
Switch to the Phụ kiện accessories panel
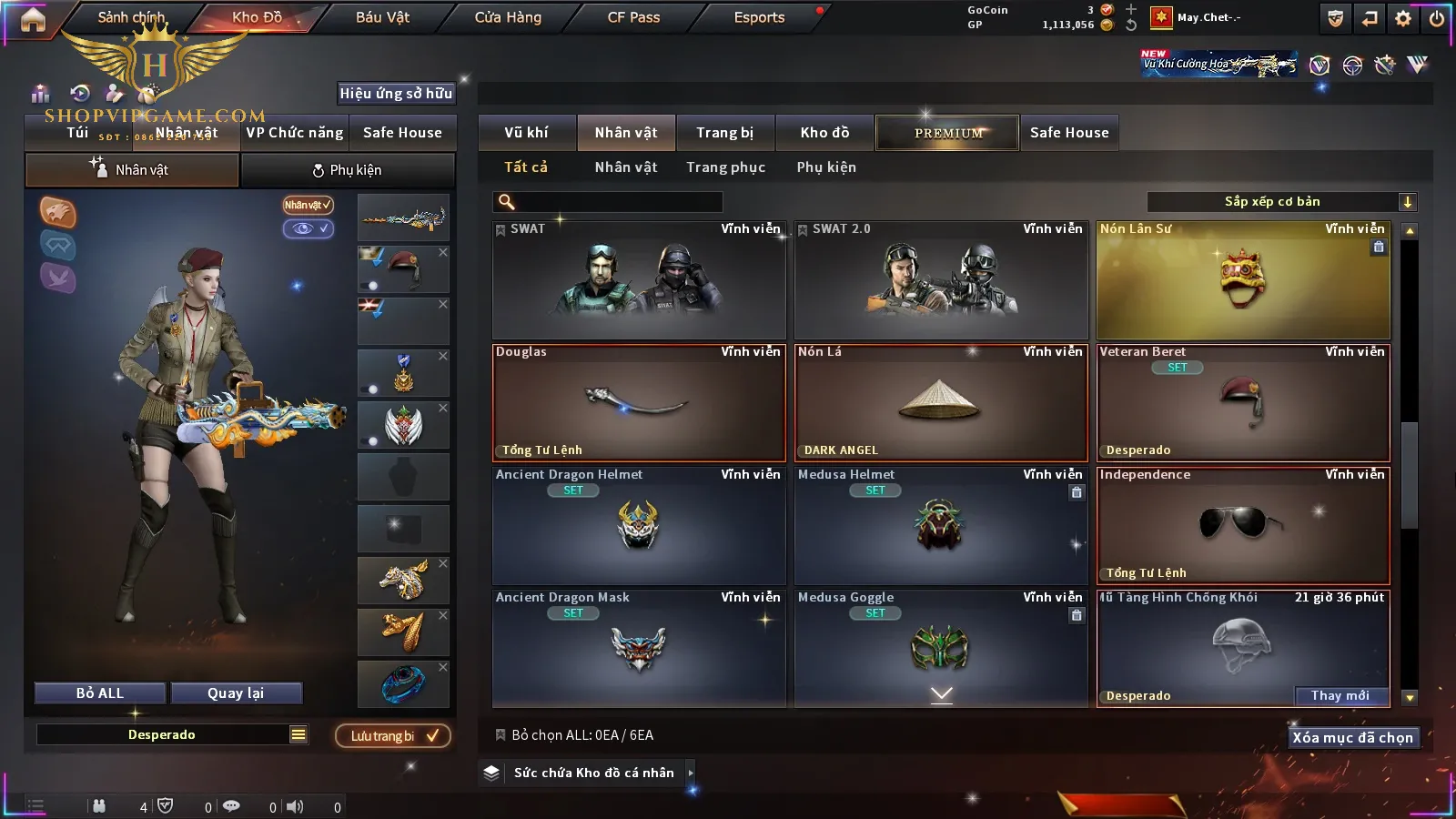[x=347, y=170]
